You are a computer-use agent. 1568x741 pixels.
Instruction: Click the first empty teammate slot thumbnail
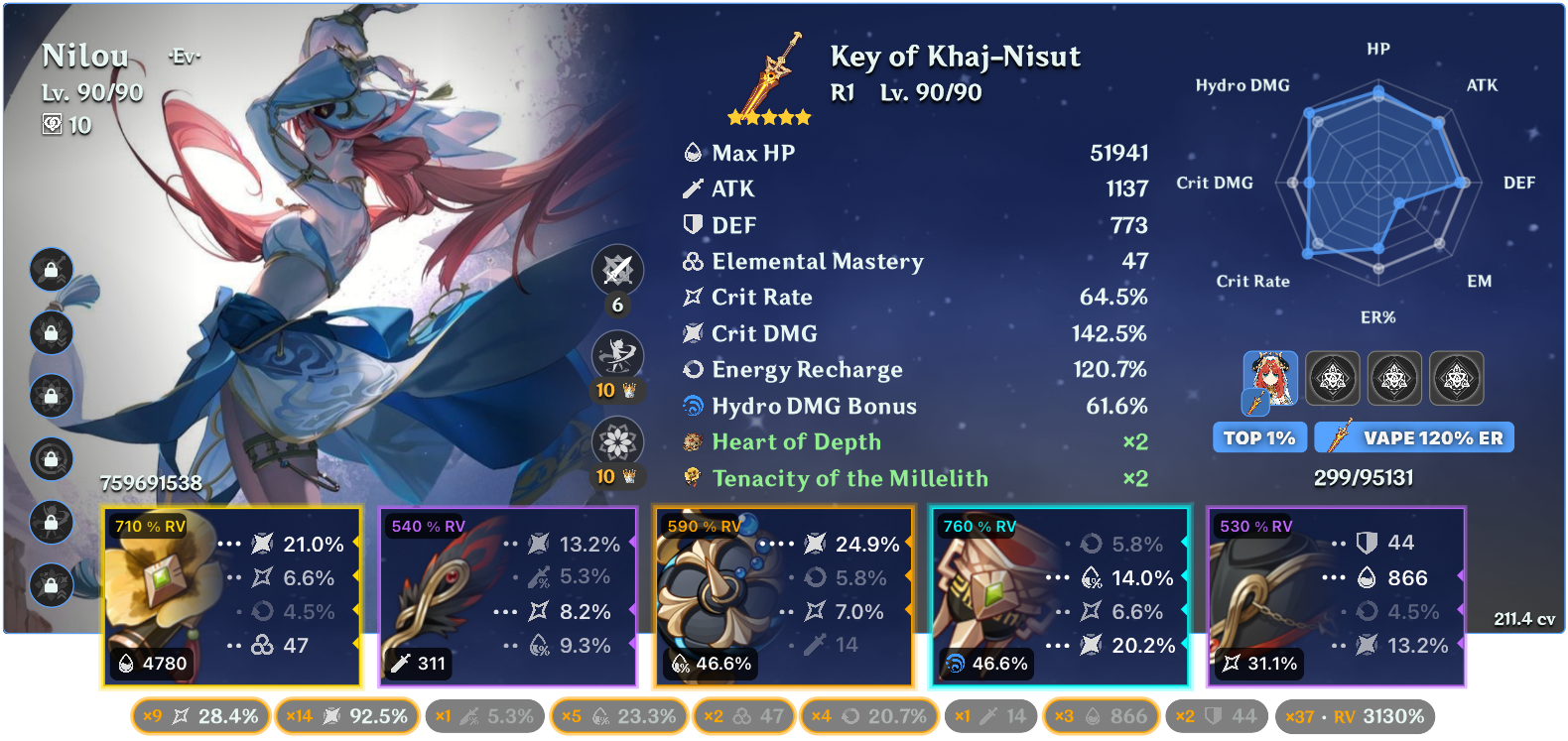[x=1333, y=378]
